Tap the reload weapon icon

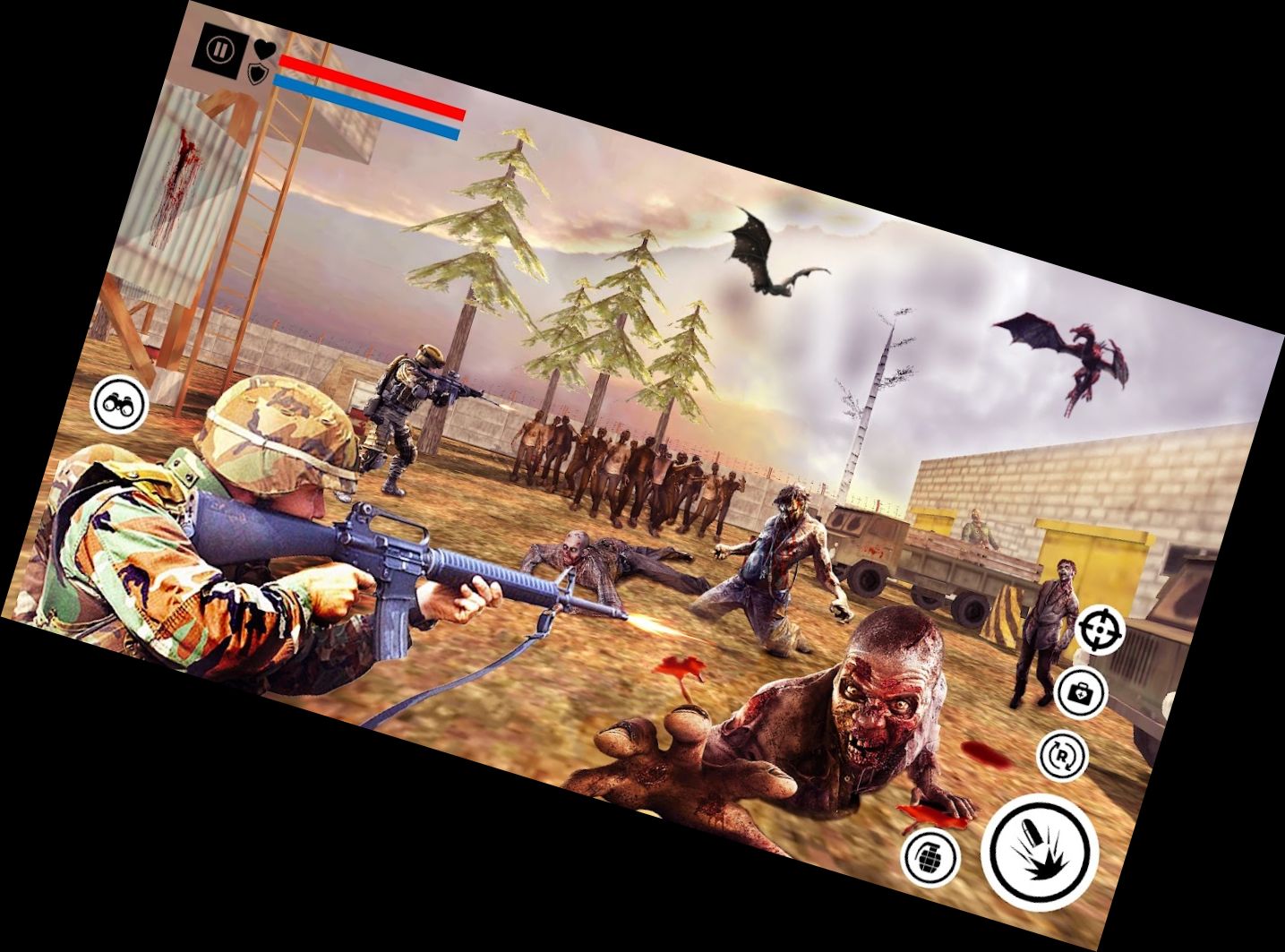(1061, 754)
